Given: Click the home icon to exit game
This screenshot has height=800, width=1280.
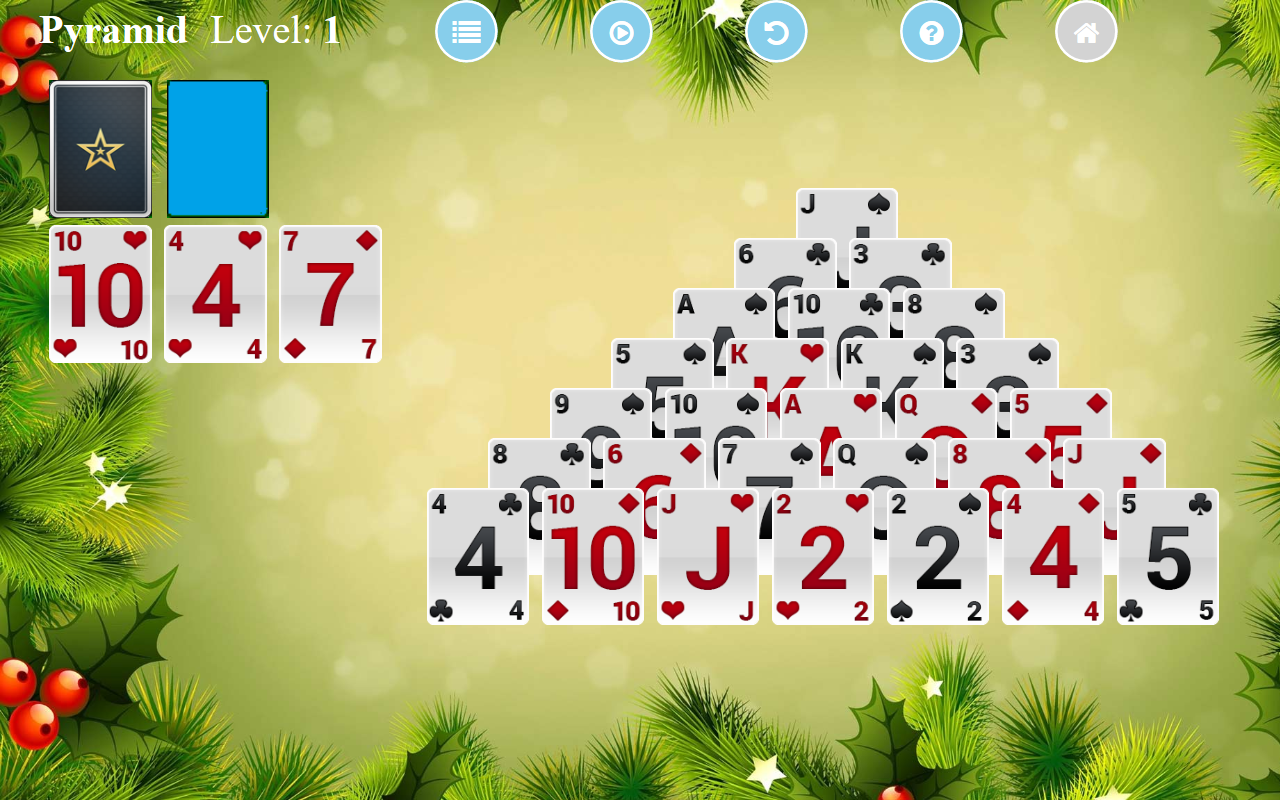Looking at the screenshot, I should click(1086, 31).
